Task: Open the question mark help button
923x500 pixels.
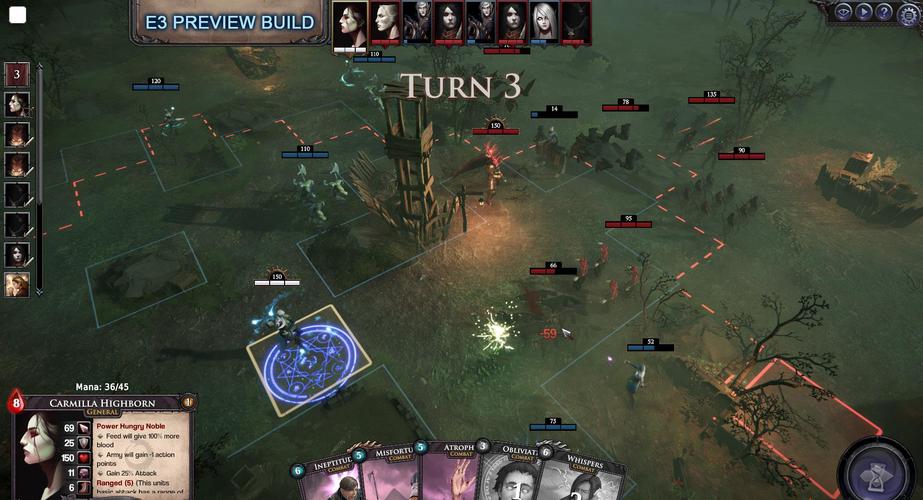Action: pos(884,12)
